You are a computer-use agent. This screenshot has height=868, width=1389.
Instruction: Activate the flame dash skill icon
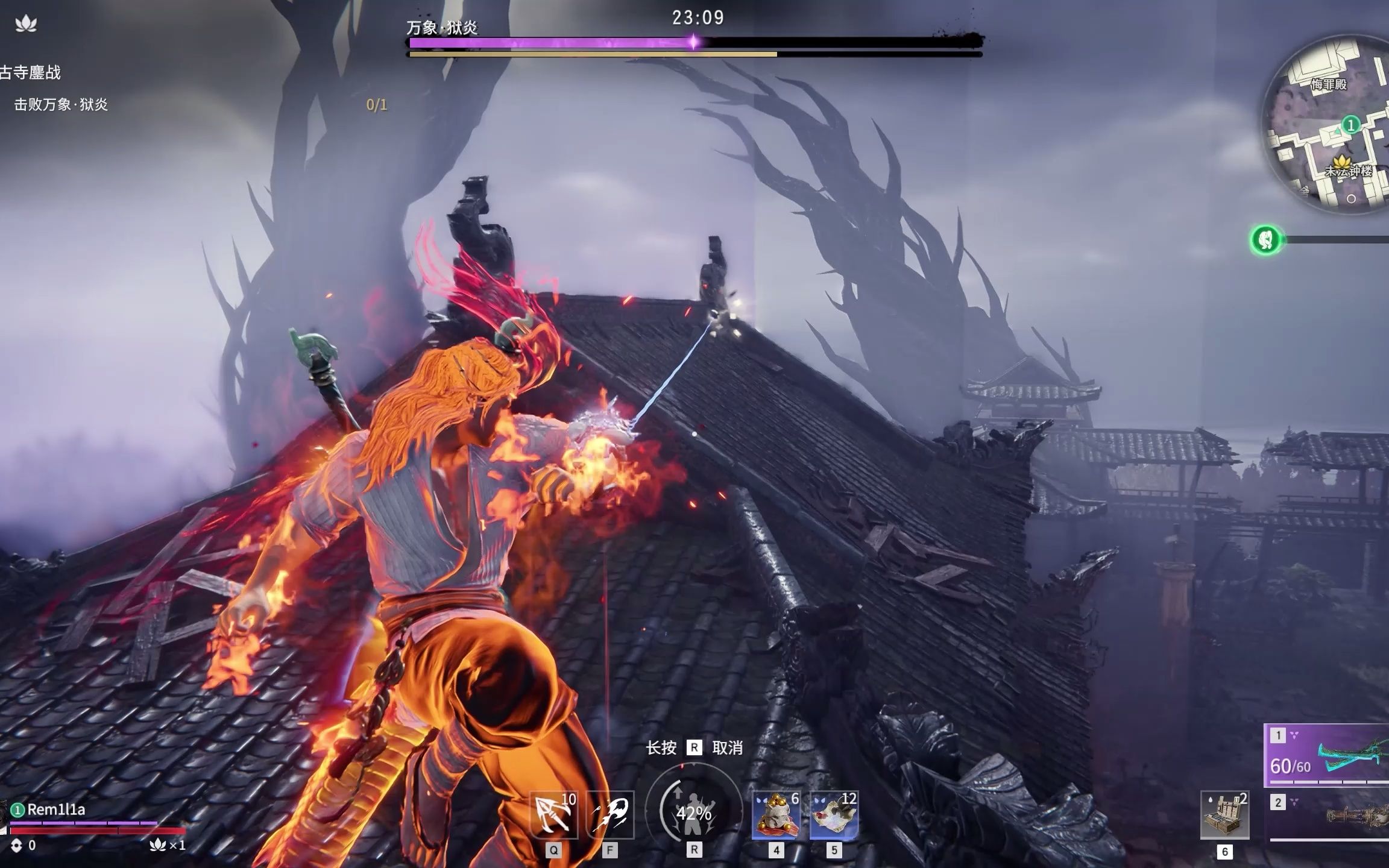[610, 814]
